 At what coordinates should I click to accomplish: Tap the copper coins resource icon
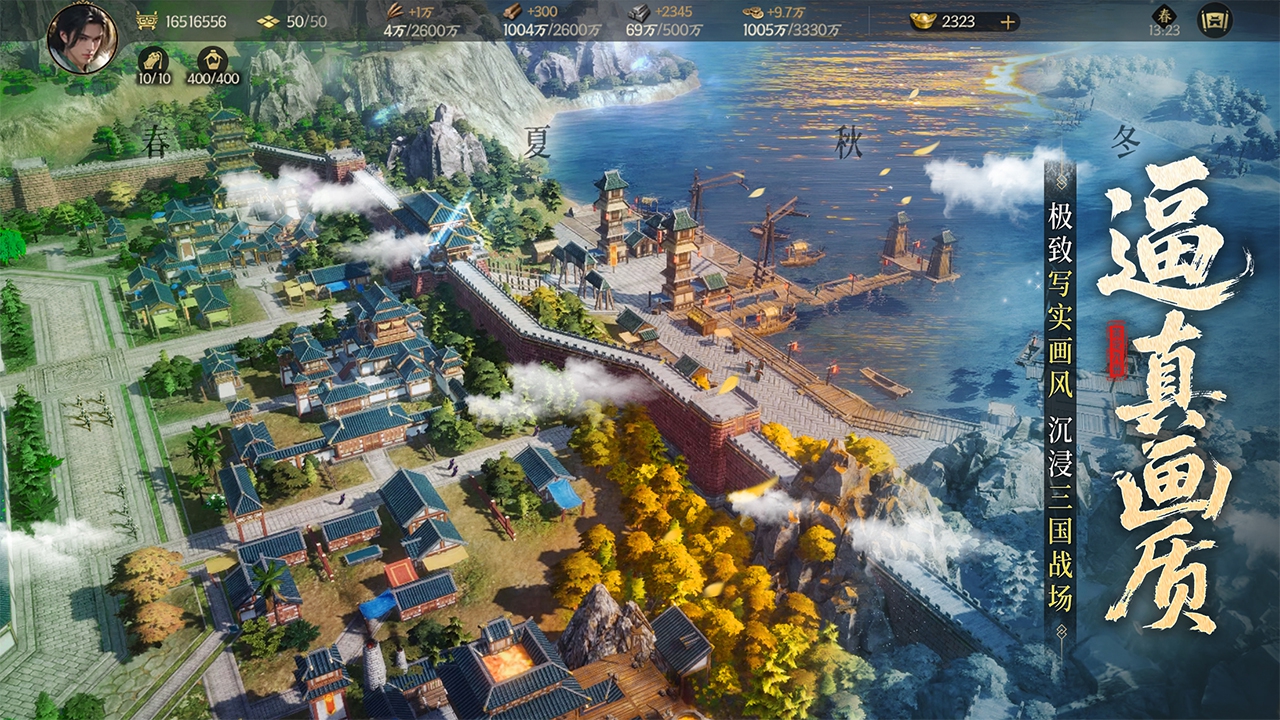(x=753, y=12)
